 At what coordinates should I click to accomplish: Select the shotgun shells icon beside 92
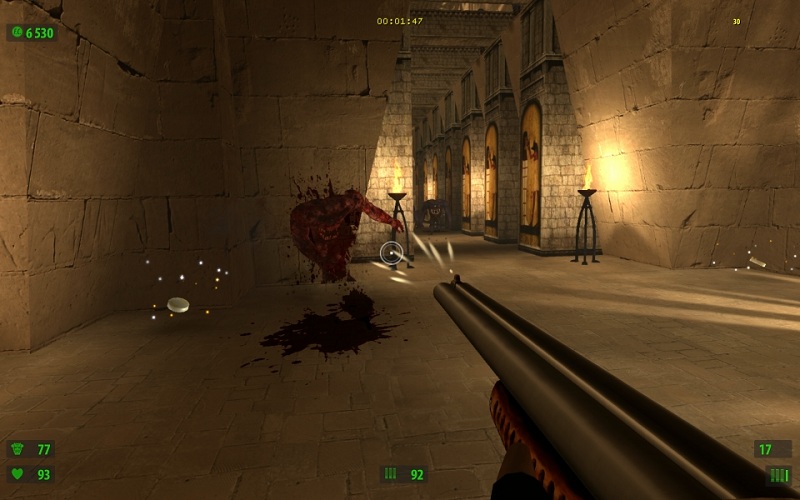coord(391,474)
